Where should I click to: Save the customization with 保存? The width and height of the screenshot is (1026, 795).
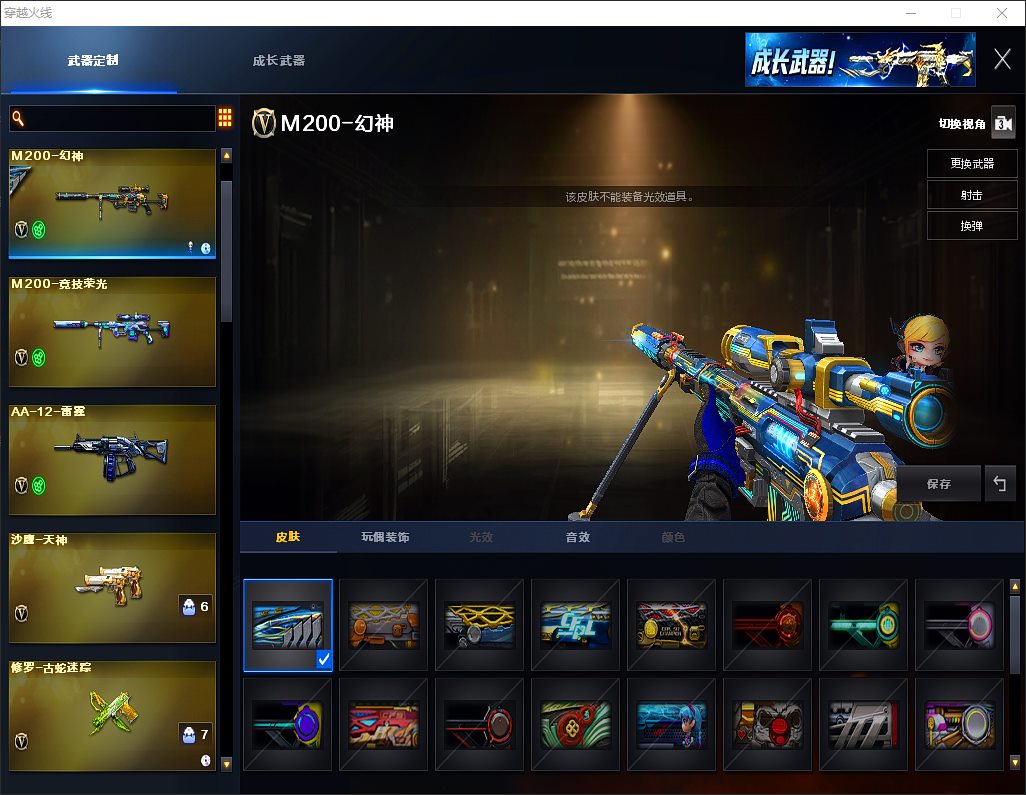coord(938,484)
